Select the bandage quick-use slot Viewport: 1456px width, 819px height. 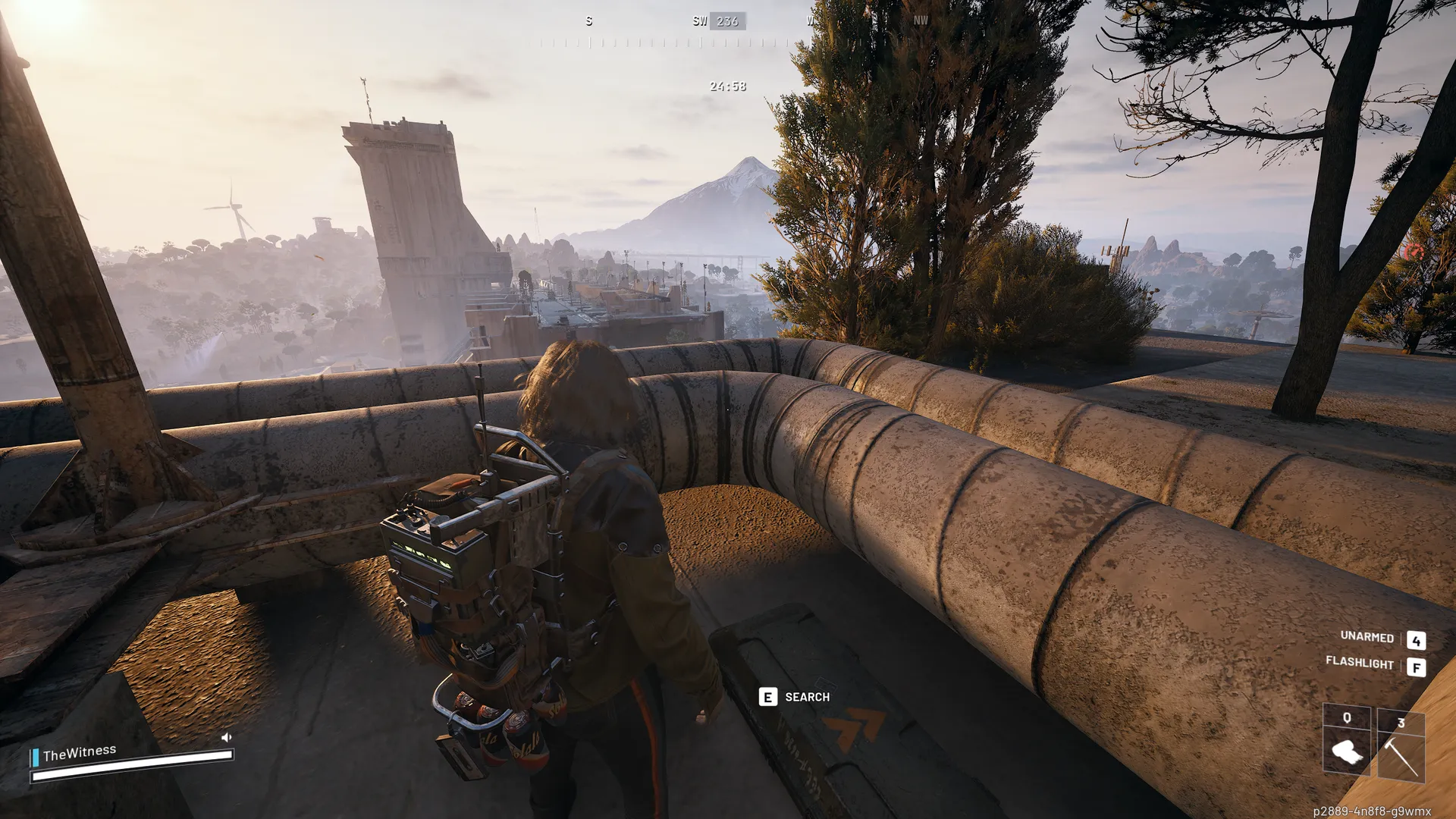(1346, 751)
